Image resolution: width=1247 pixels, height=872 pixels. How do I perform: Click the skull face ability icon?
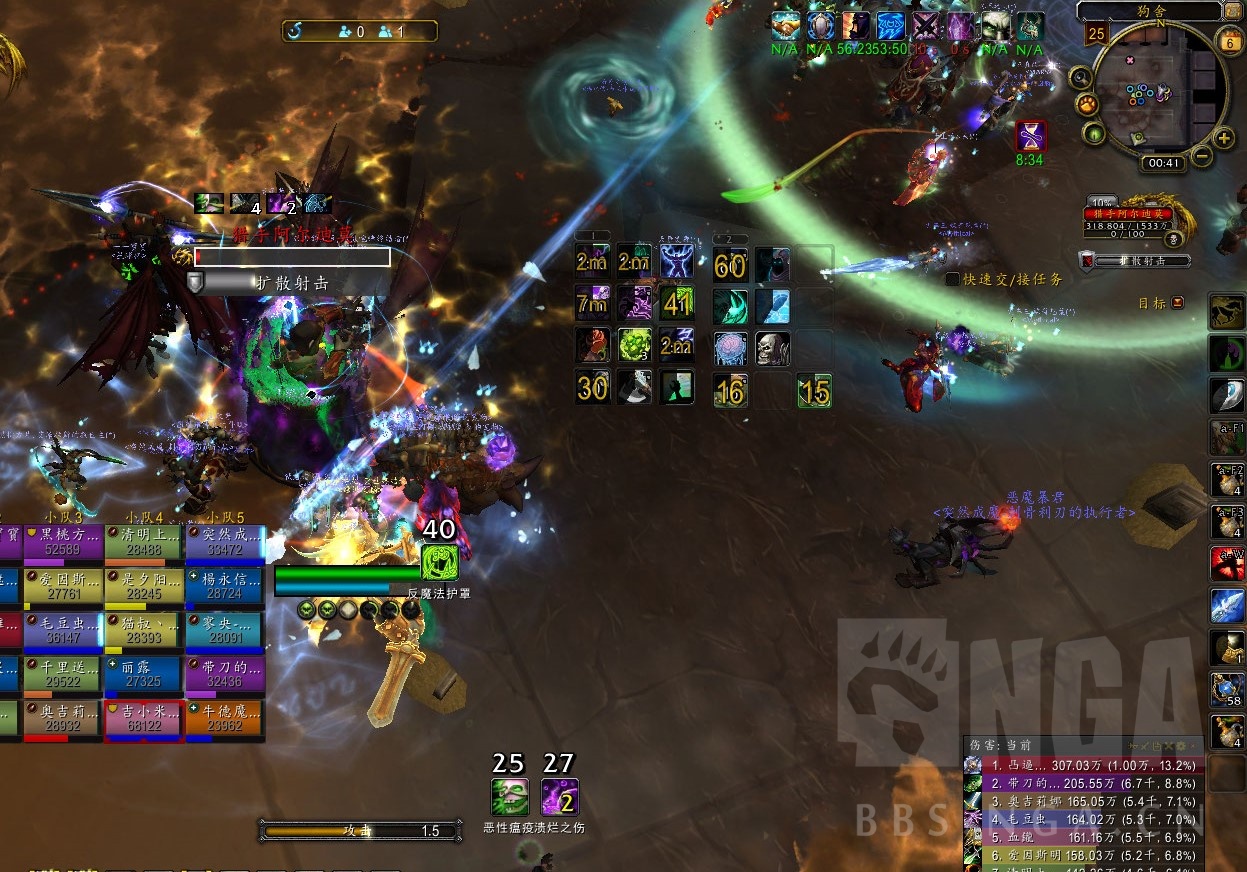tap(773, 348)
